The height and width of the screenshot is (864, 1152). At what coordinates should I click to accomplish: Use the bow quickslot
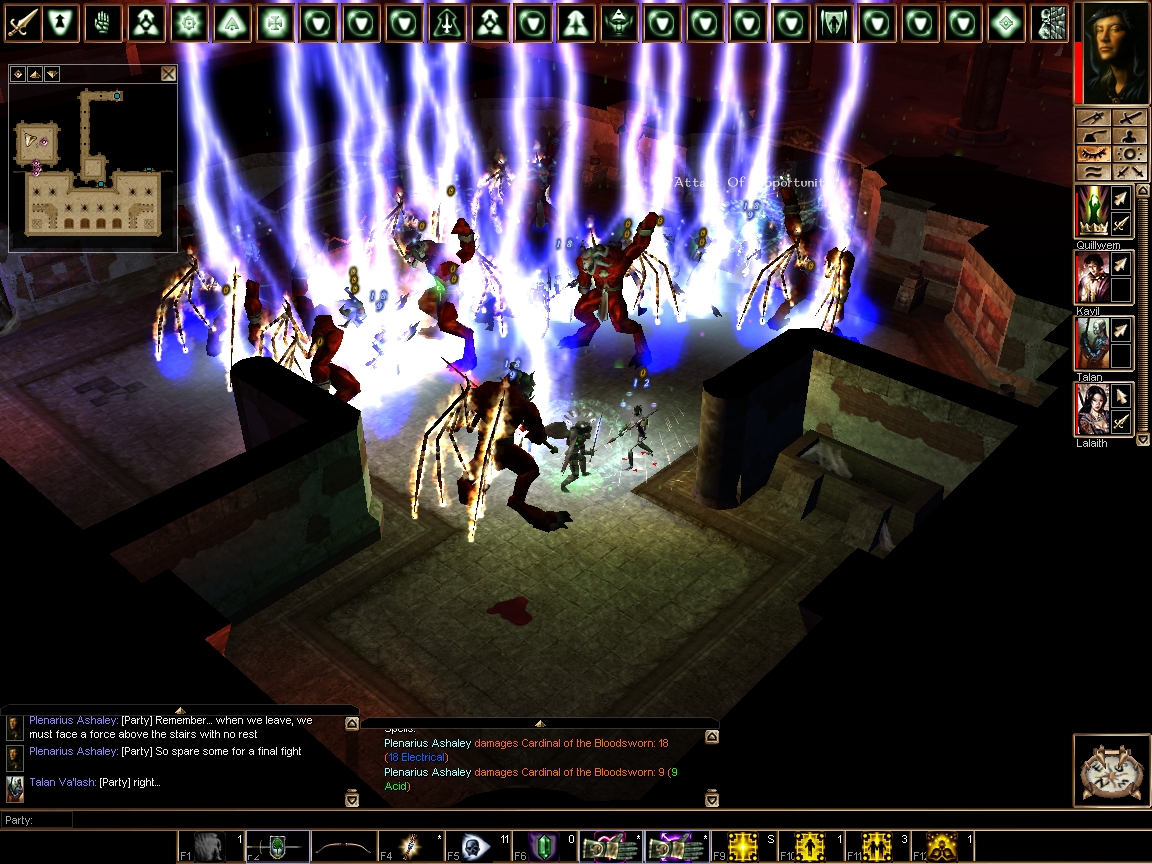coord(343,847)
